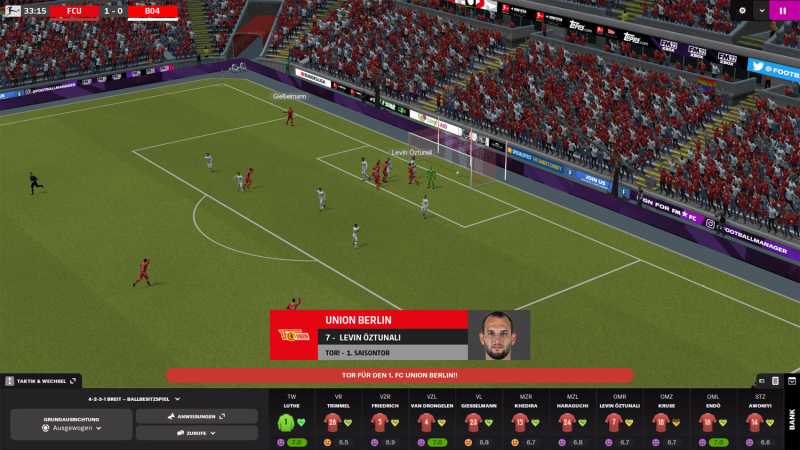Open the Bank substitutes panel

coord(791,420)
